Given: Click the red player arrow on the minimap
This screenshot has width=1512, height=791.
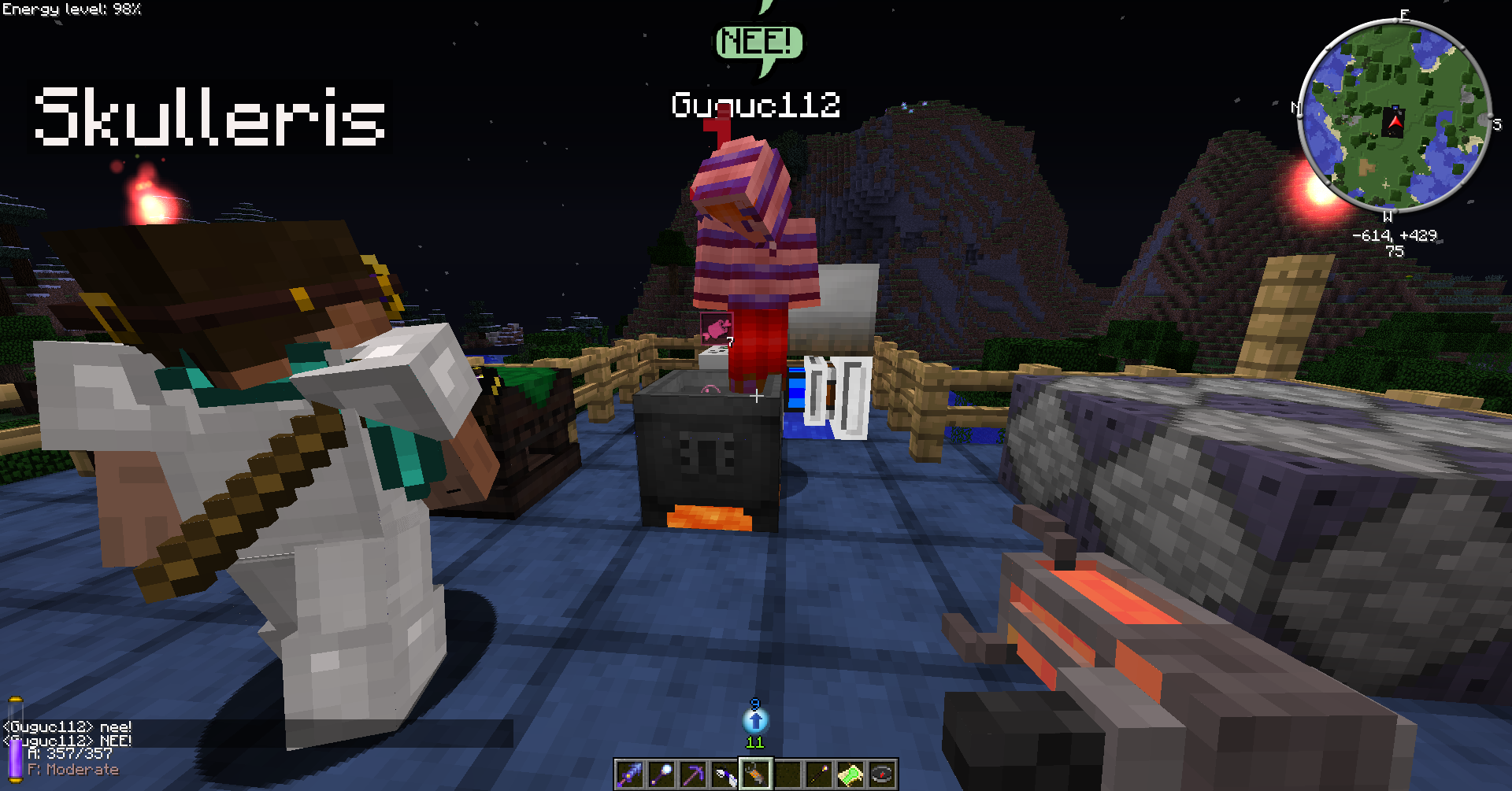Looking at the screenshot, I should tap(1395, 122).
